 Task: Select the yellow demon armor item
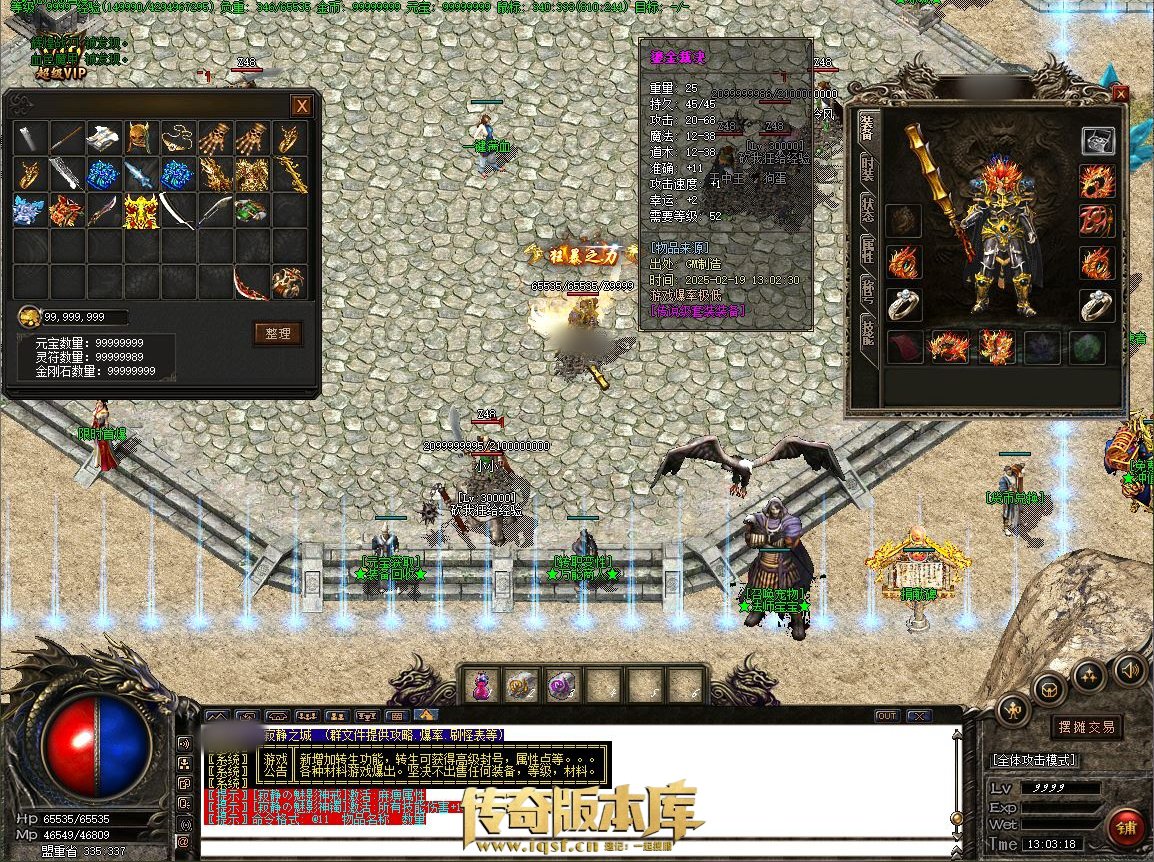pyautogui.click(x=141, y=210)
